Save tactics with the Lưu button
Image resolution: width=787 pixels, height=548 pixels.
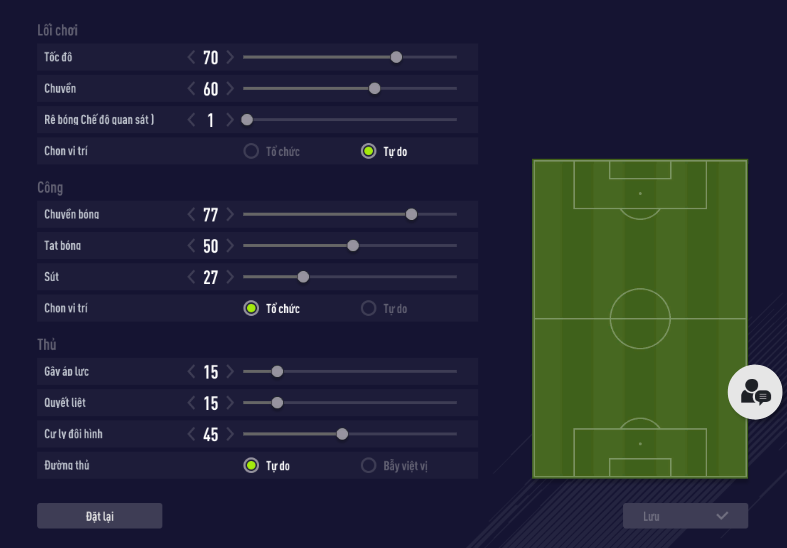pos(685,516)
